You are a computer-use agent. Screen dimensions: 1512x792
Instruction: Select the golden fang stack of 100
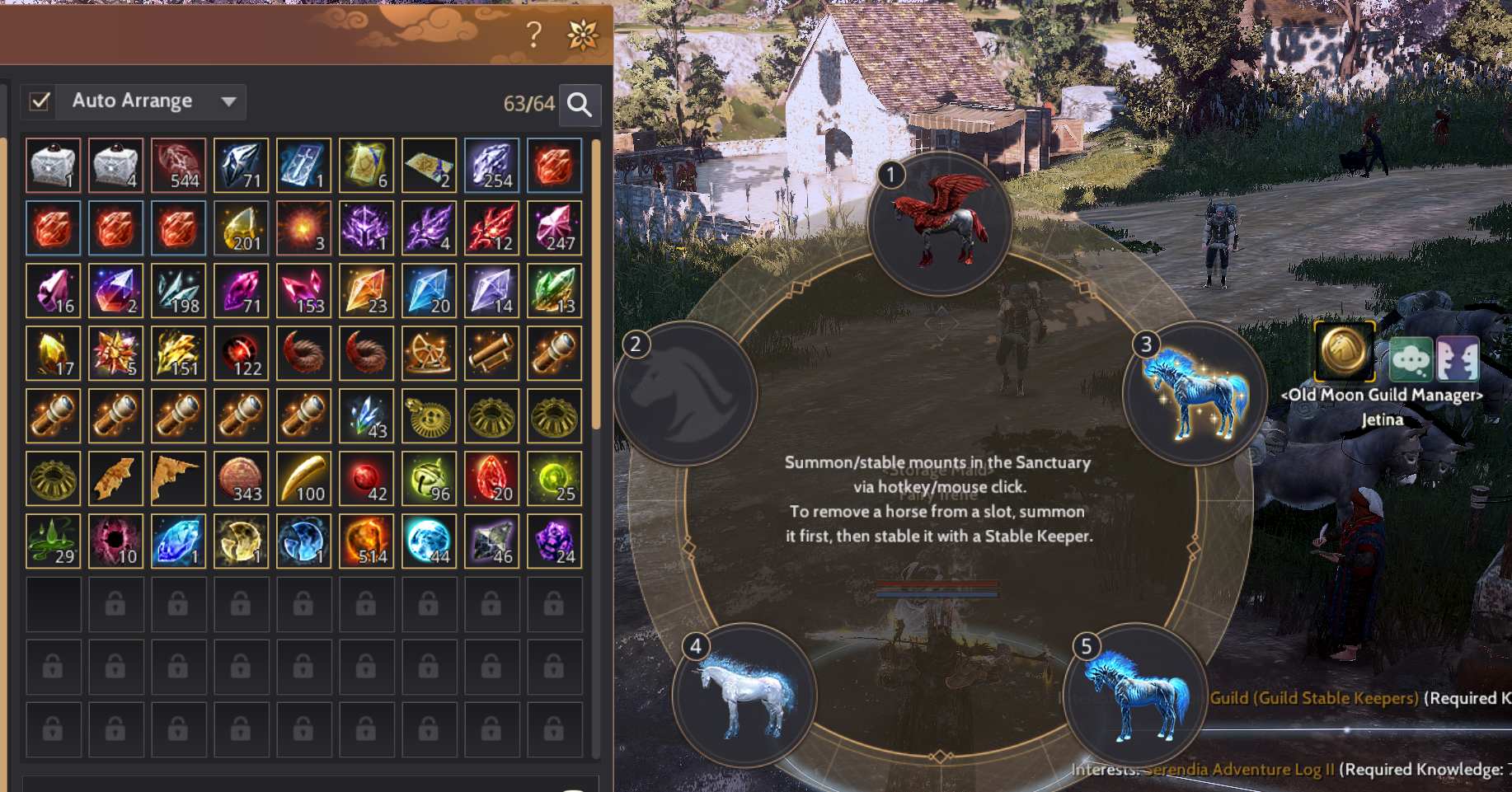(303, 478)
